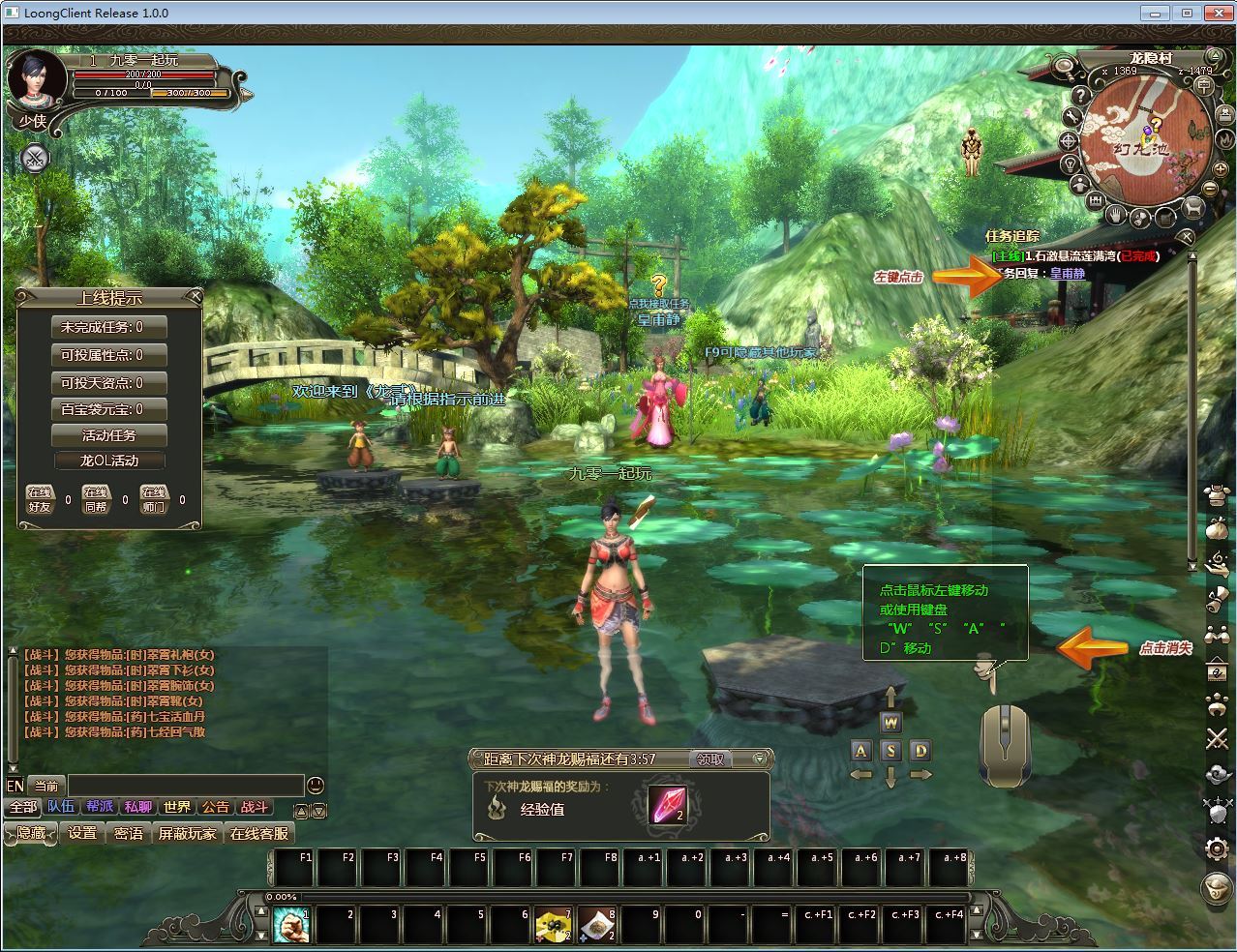Close the LoongClient window

[1215, 13]
